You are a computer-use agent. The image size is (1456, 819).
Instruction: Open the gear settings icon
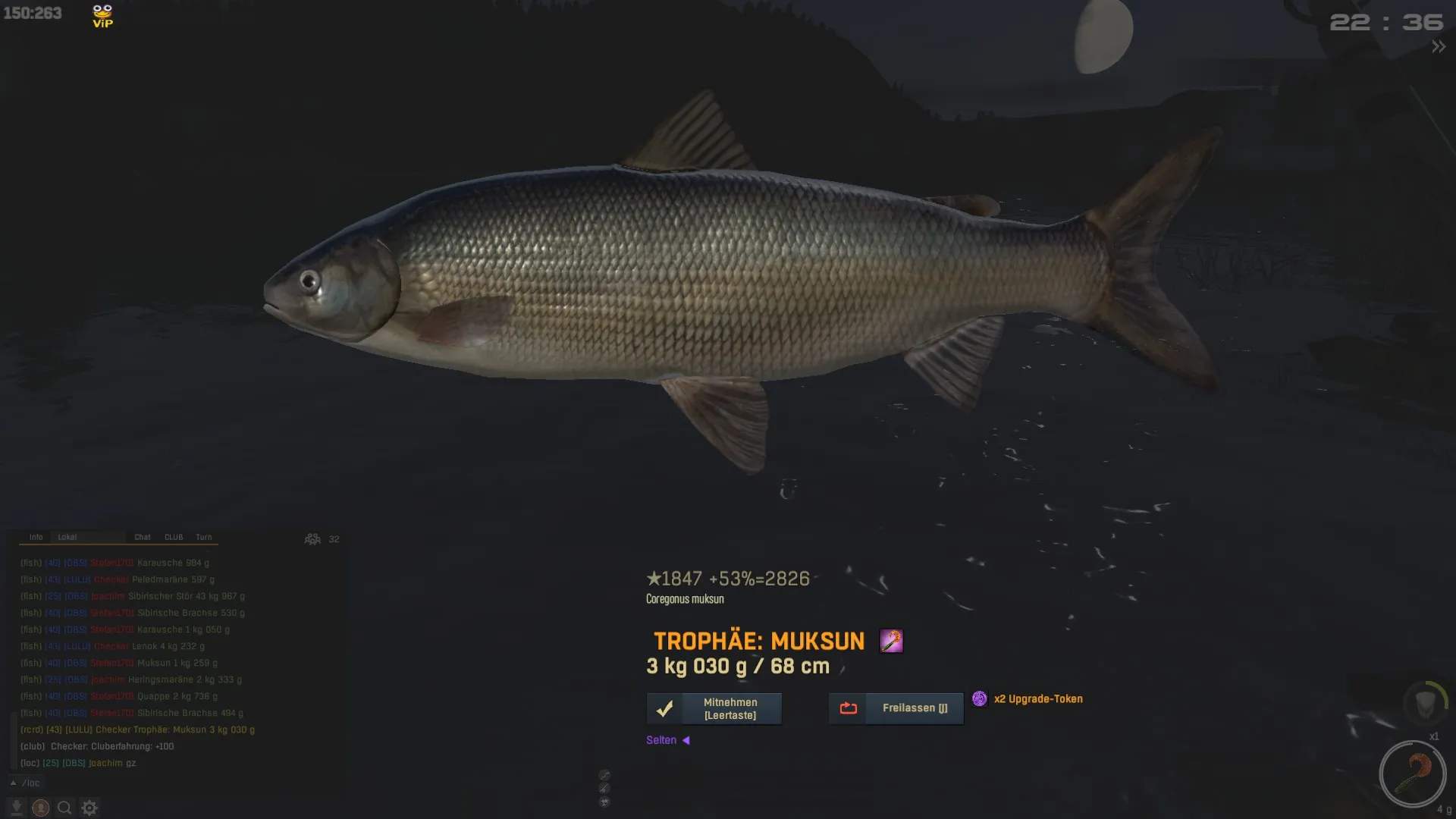pyautogui.click(x=89, y=808)
